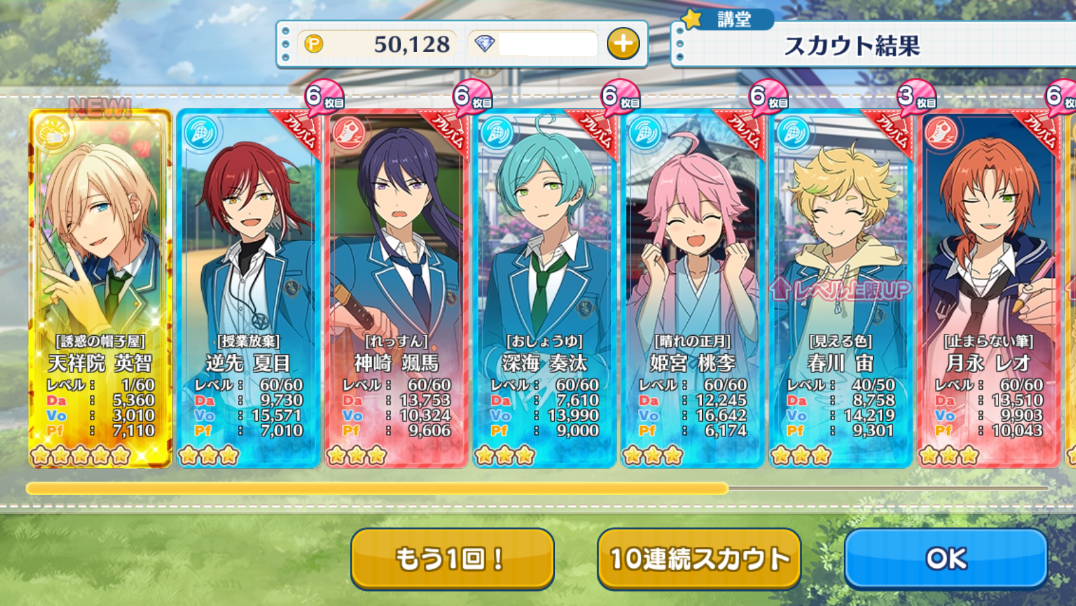Start a 10連続スカウト pull
The height and width of the screenshot is (606, 1076).
click(699, 558)
